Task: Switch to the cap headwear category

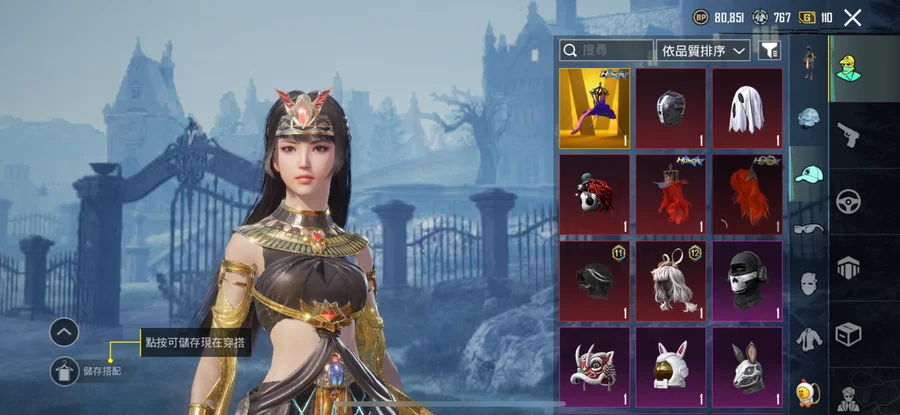Action: (x=809, y=174)
